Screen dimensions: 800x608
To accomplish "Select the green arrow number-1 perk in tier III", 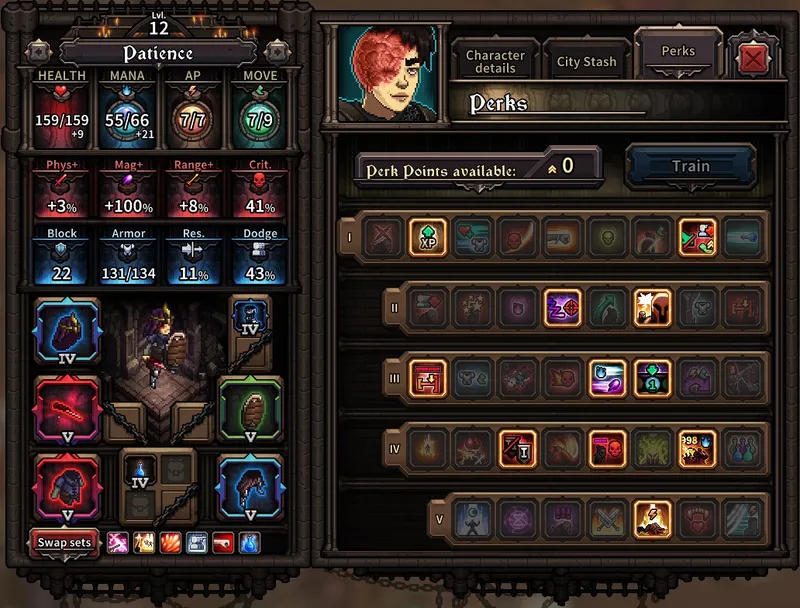I will (651, 377).
